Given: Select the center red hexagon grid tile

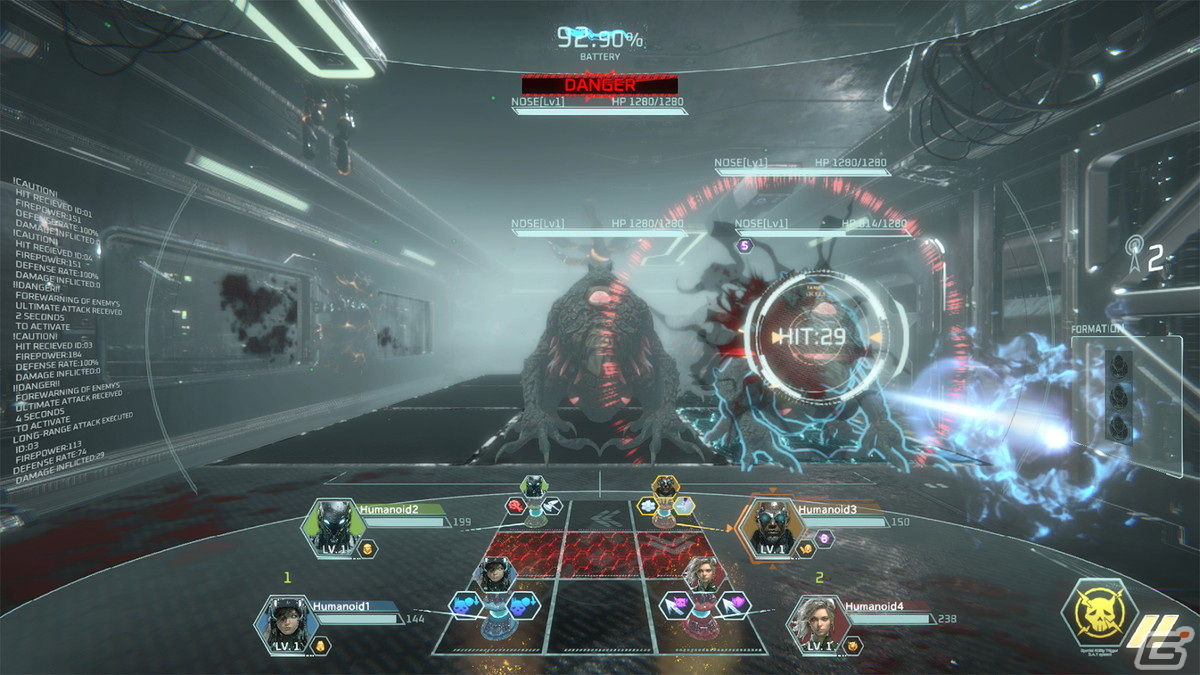Looking at the screenshot, I should pyautogui.click(x=599, y=553).
